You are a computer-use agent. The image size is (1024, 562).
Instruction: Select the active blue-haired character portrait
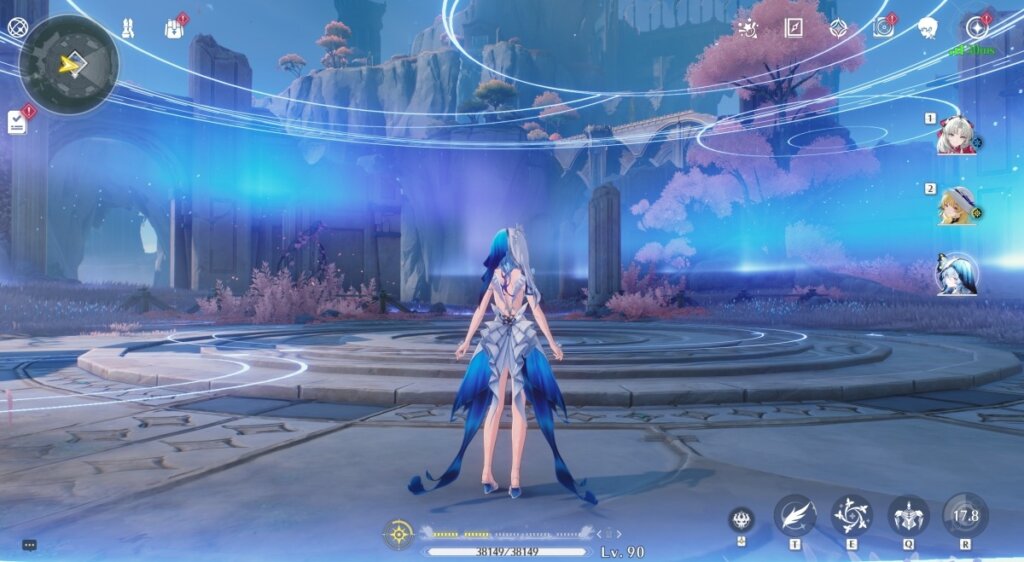coord(956,273)
